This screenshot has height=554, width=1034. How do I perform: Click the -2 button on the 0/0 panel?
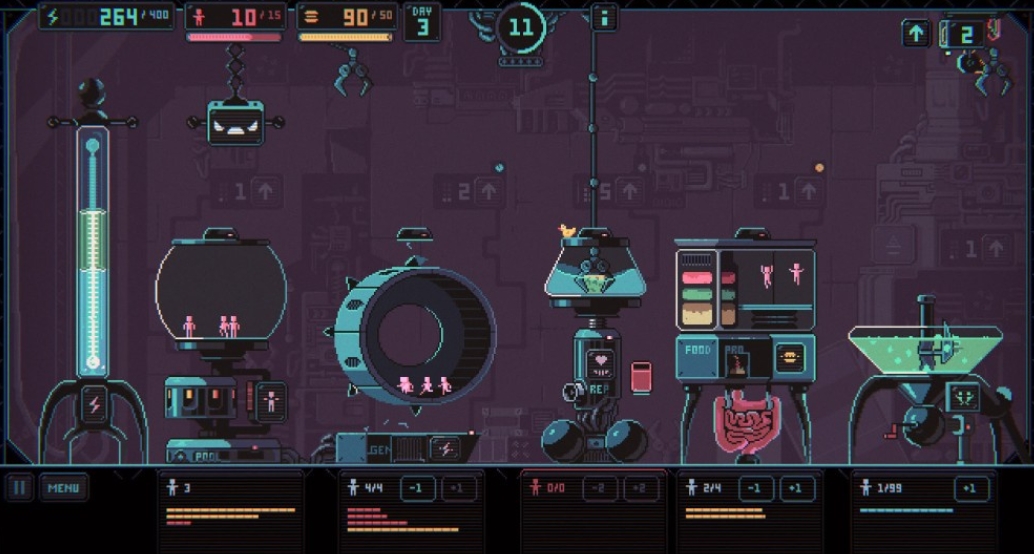[x=598, y=489]
